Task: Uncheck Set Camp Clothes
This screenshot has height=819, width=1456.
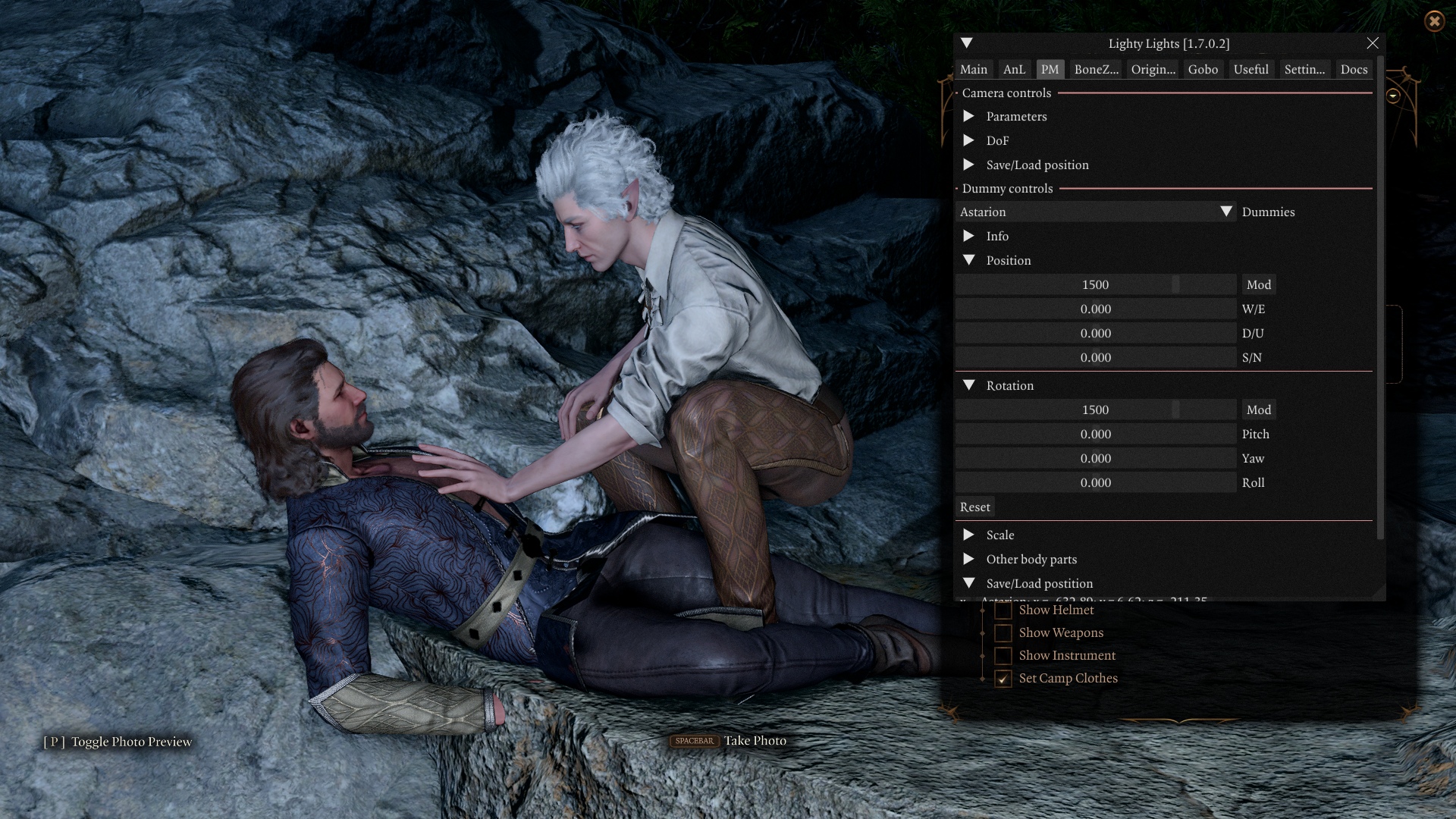Action: [x=1003, y=679]
